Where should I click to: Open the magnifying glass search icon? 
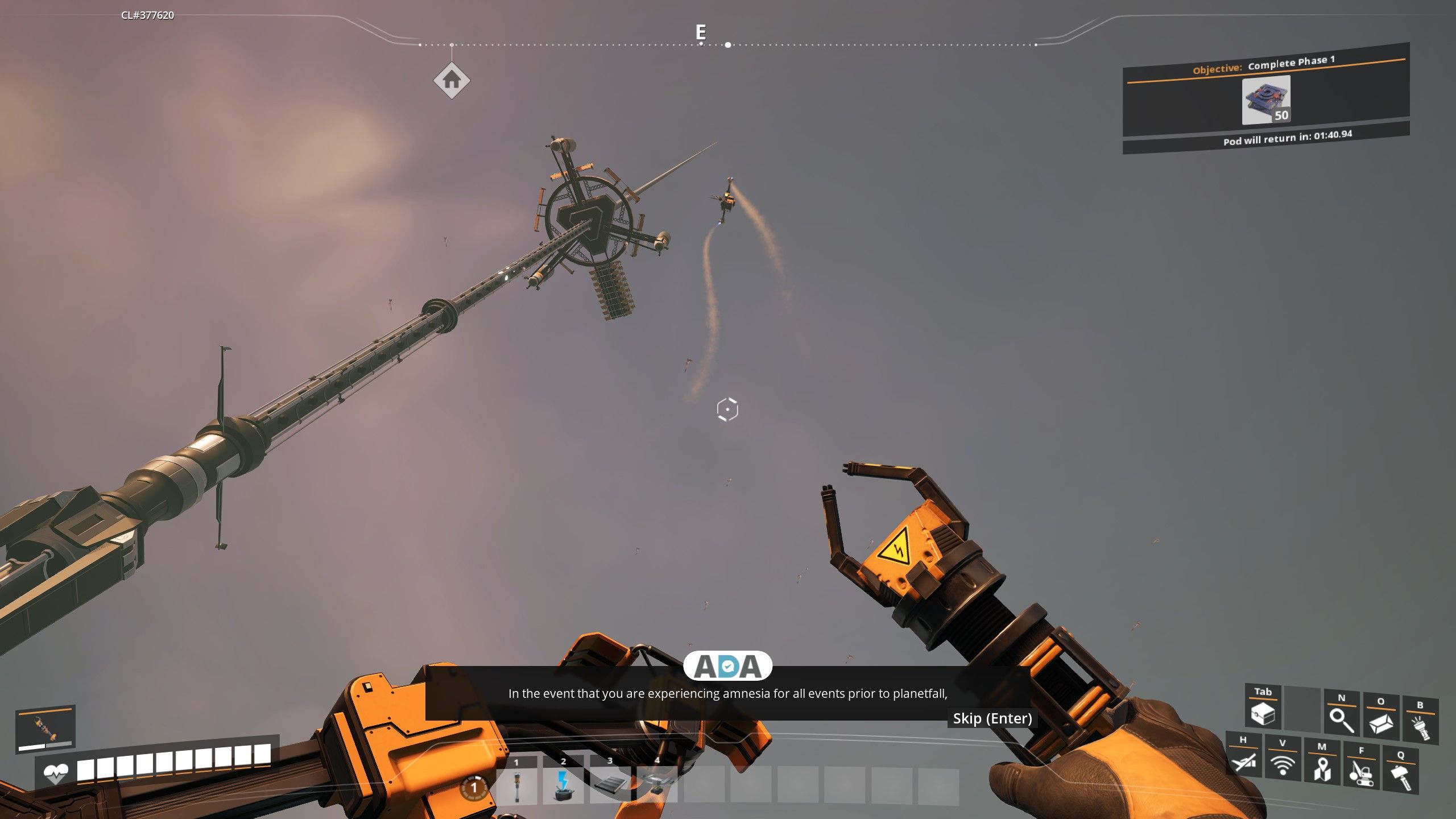click(1341, 719)
